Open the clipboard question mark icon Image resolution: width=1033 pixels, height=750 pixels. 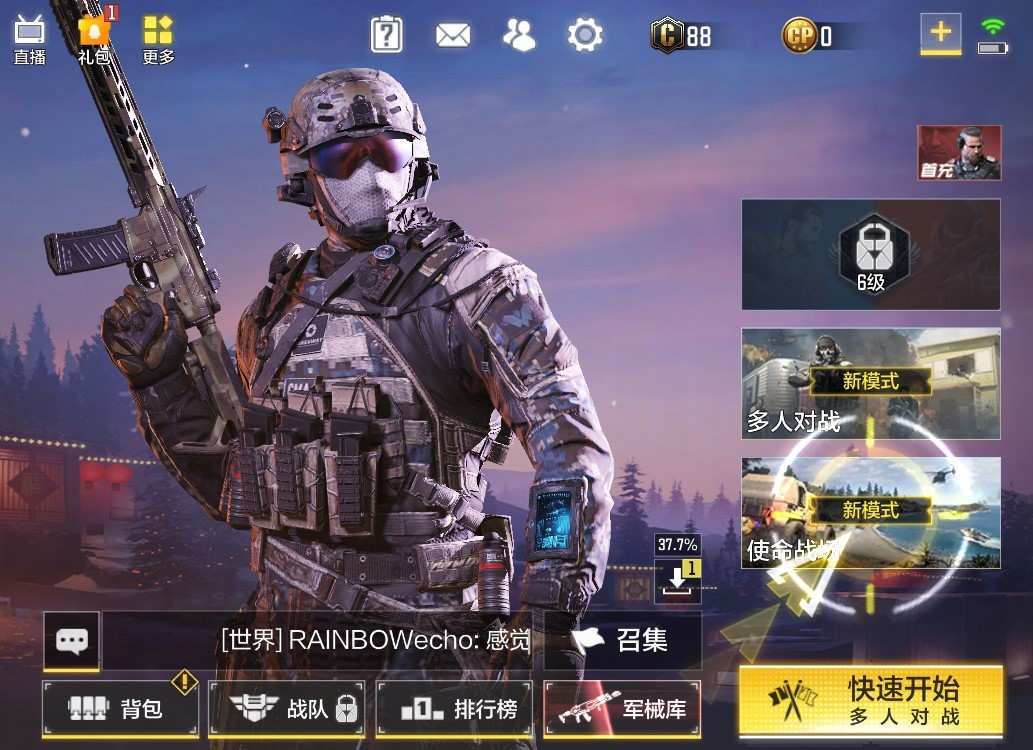click(386, 35)
